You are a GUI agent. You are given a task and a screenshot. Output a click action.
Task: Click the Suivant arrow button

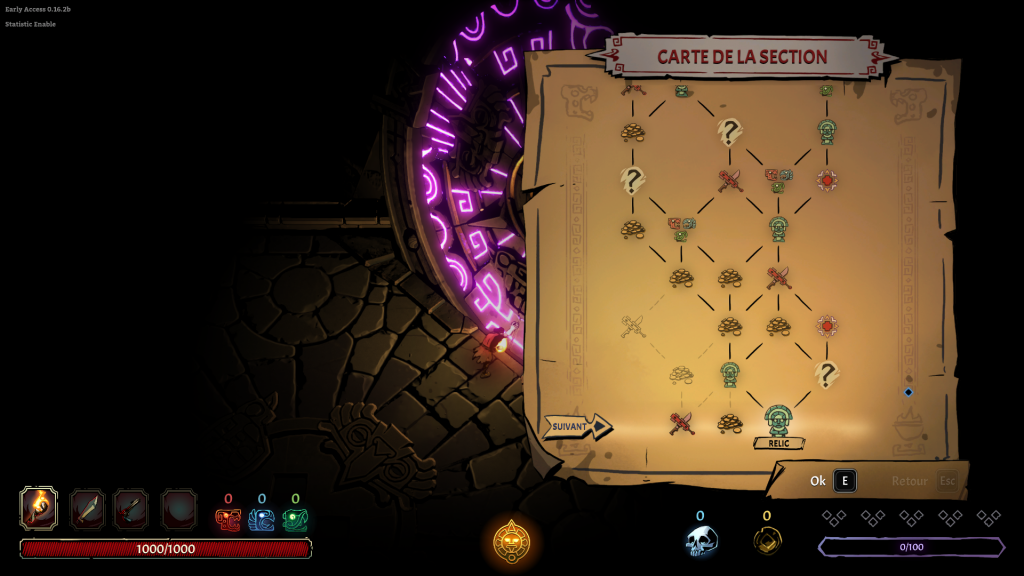577,427
